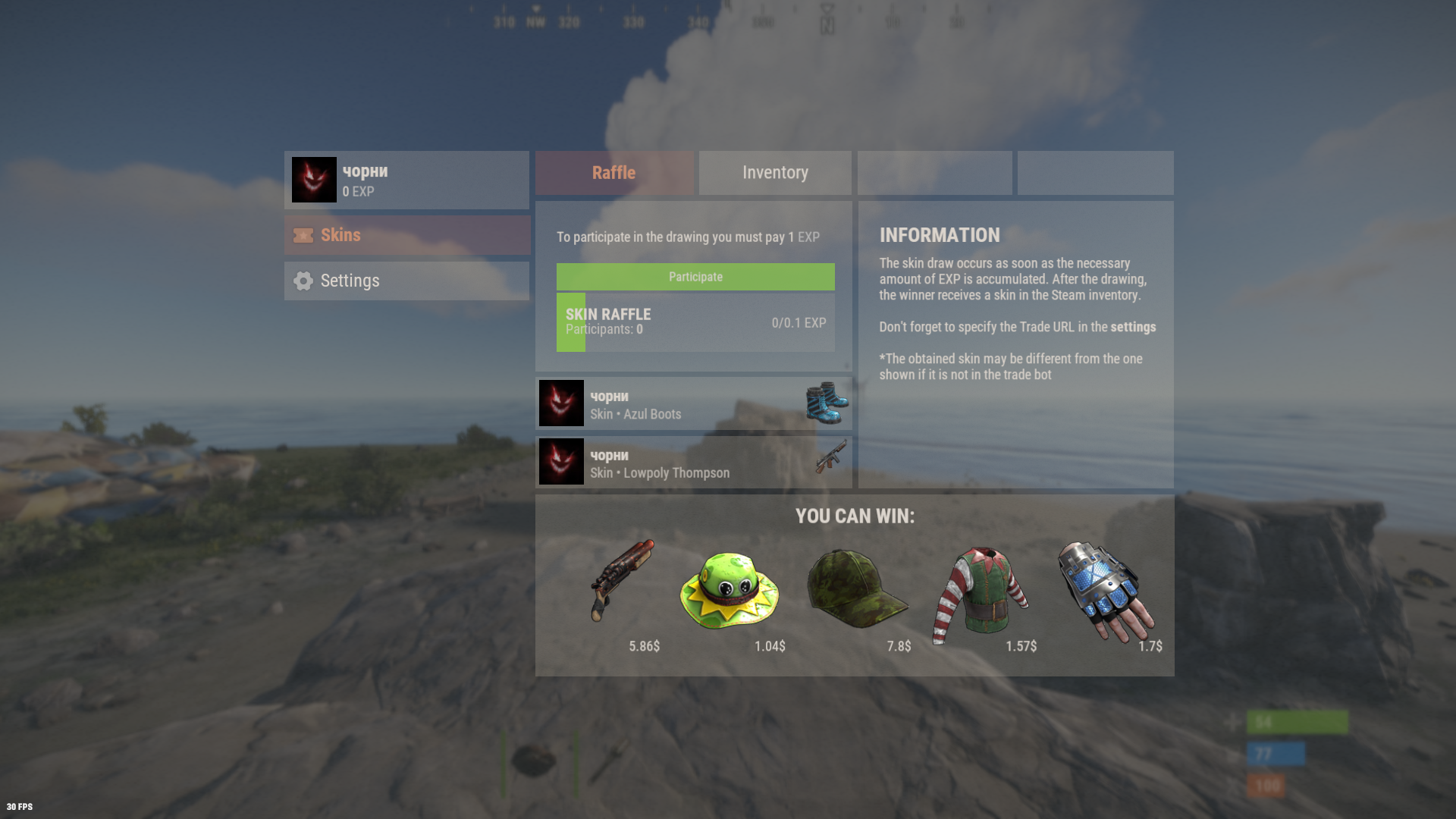
Task: Select Skins in the side menu
Action: (406, 235)
